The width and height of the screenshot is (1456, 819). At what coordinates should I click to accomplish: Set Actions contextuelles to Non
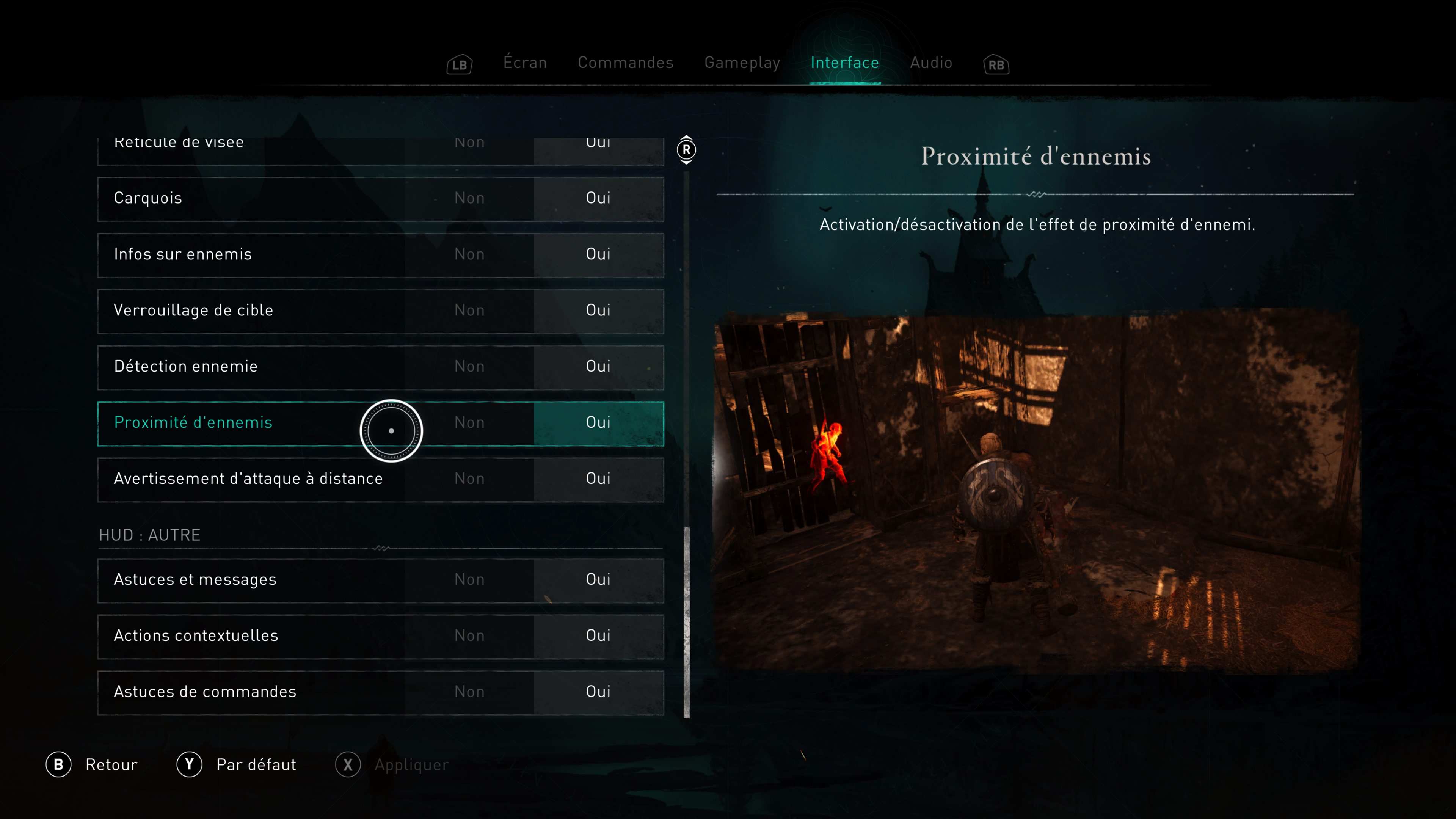click(x=469, y=636)
